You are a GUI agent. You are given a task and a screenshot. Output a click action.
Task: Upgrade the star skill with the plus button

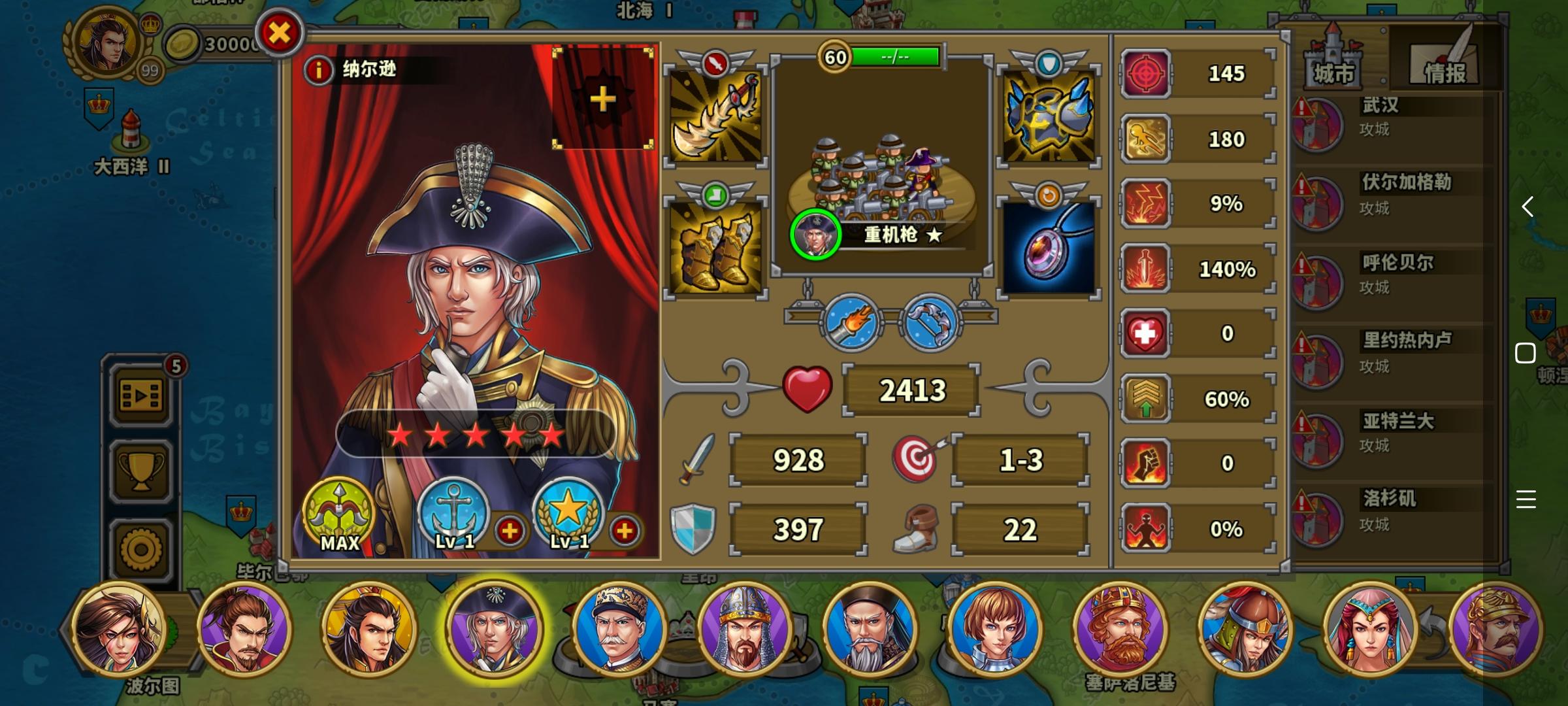[x=625, y=531]
